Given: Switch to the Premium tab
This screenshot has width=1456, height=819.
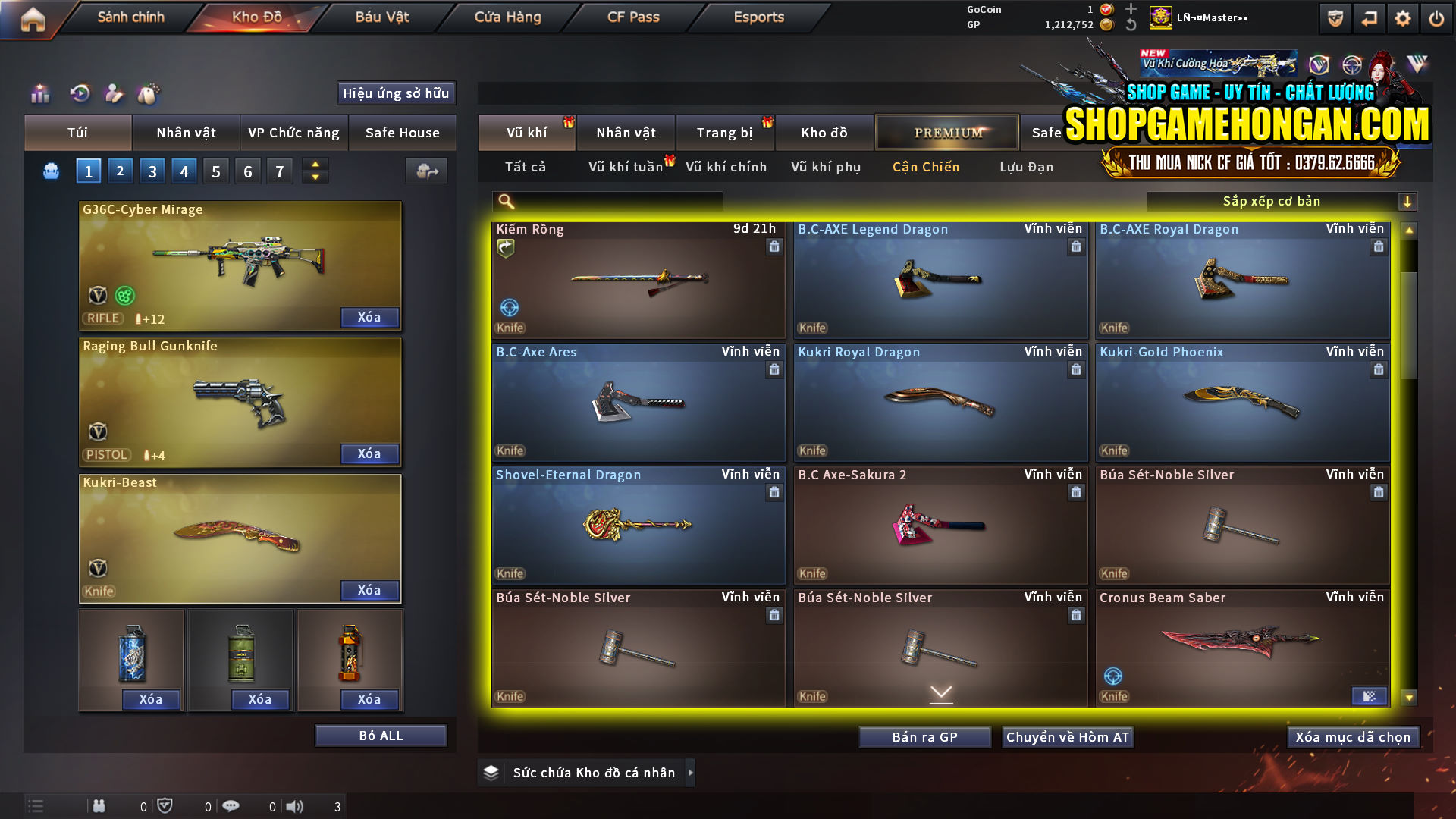Looking at the screenshot, I should point(947,132).
